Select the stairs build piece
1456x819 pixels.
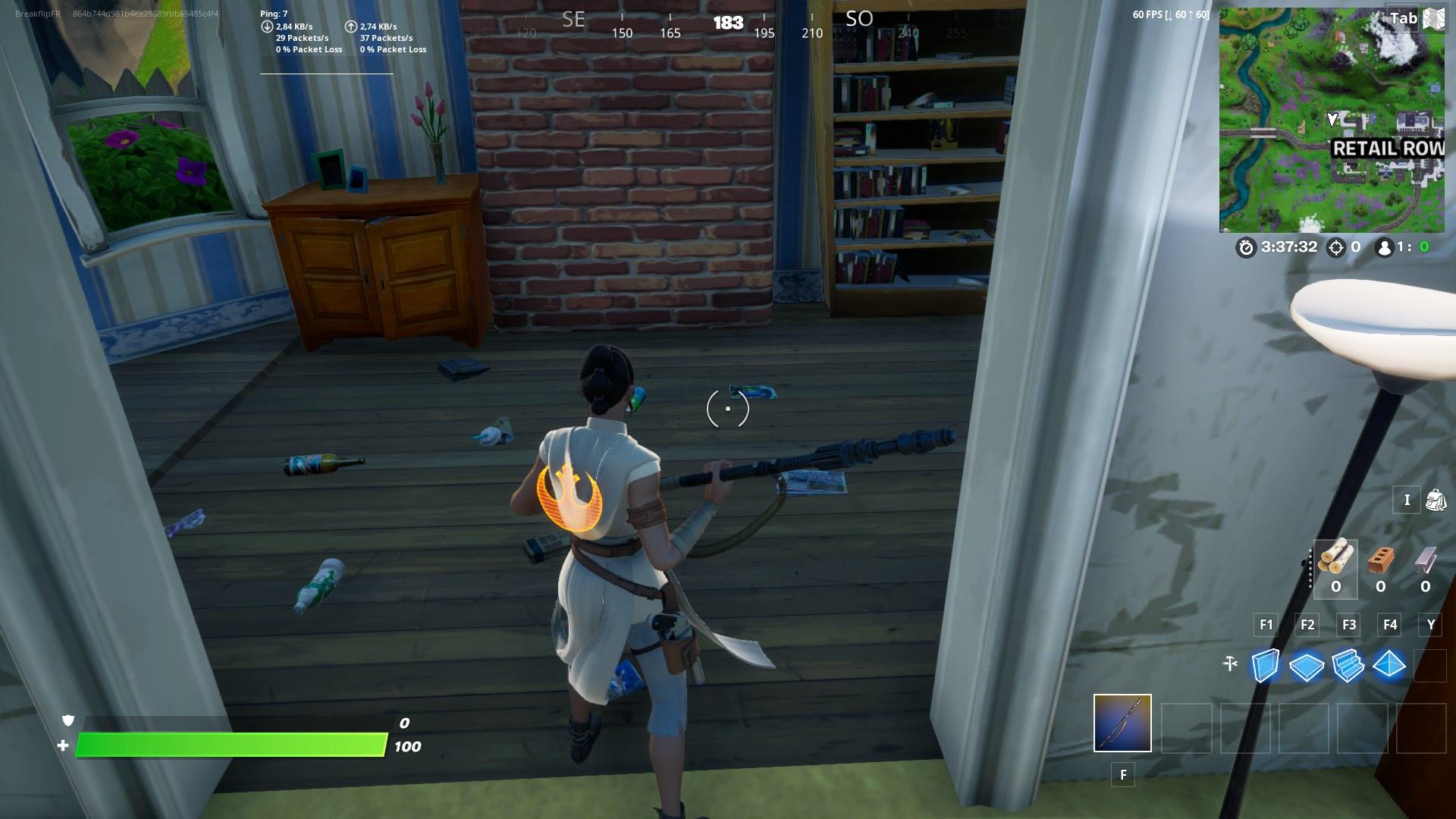tap(1350, 667)
